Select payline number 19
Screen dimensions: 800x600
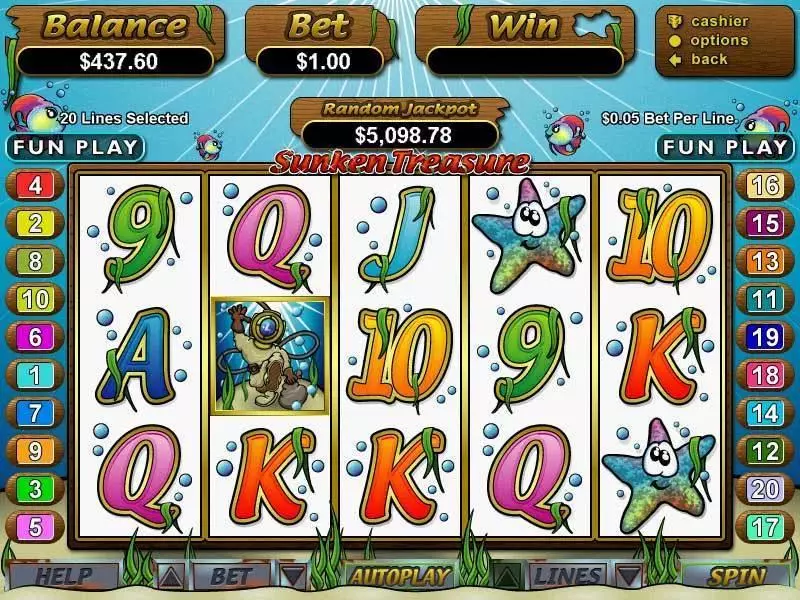[x=765, y=337]
